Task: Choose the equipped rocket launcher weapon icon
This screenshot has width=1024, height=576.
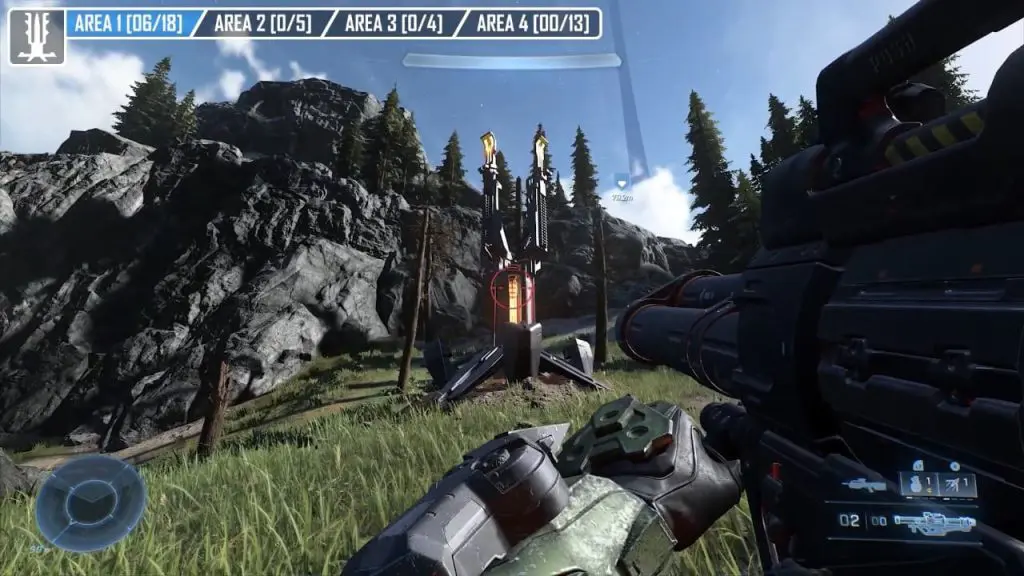Action: pos(934,521)
